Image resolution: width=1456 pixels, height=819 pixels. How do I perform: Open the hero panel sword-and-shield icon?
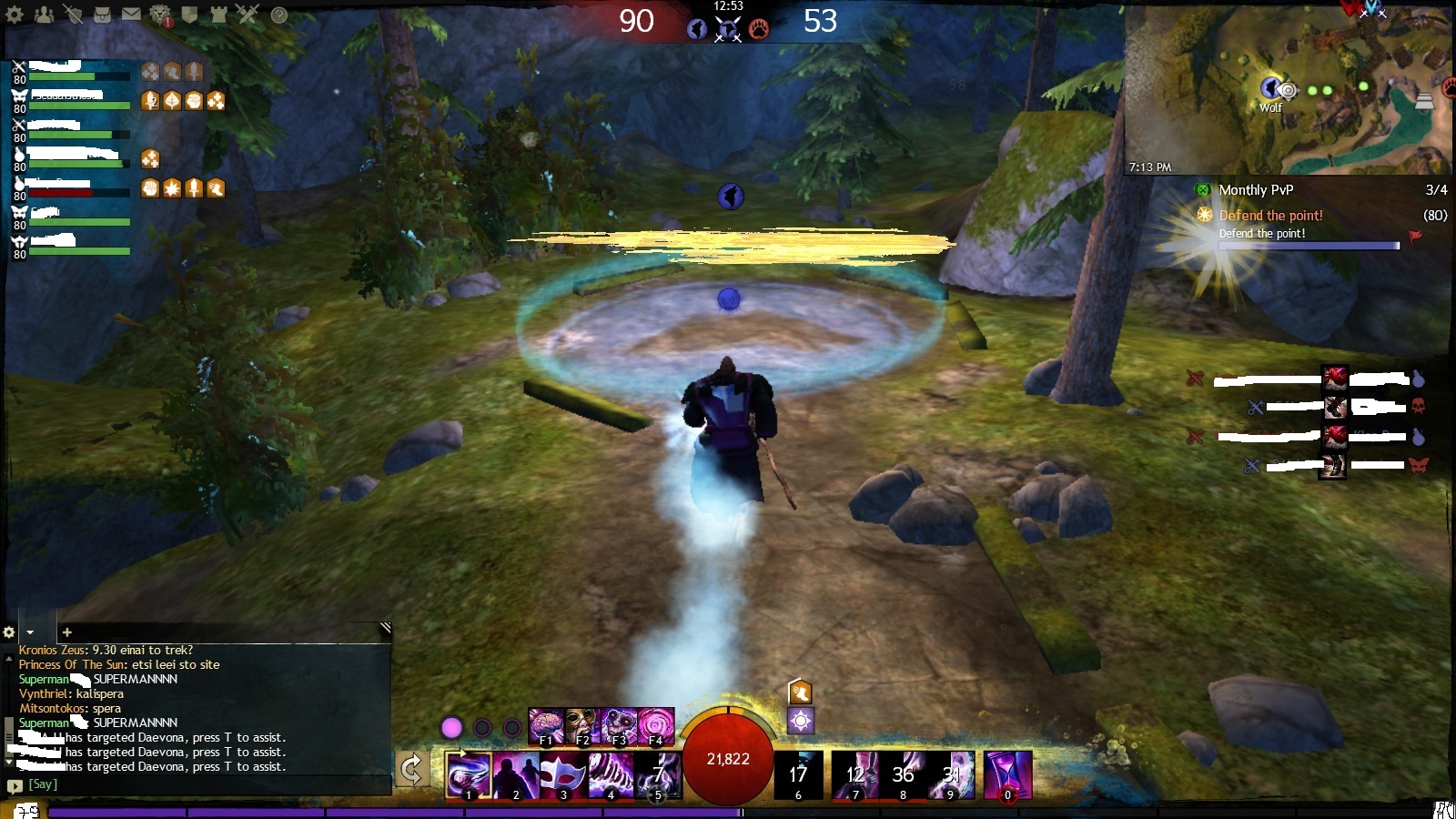[74, 15]
